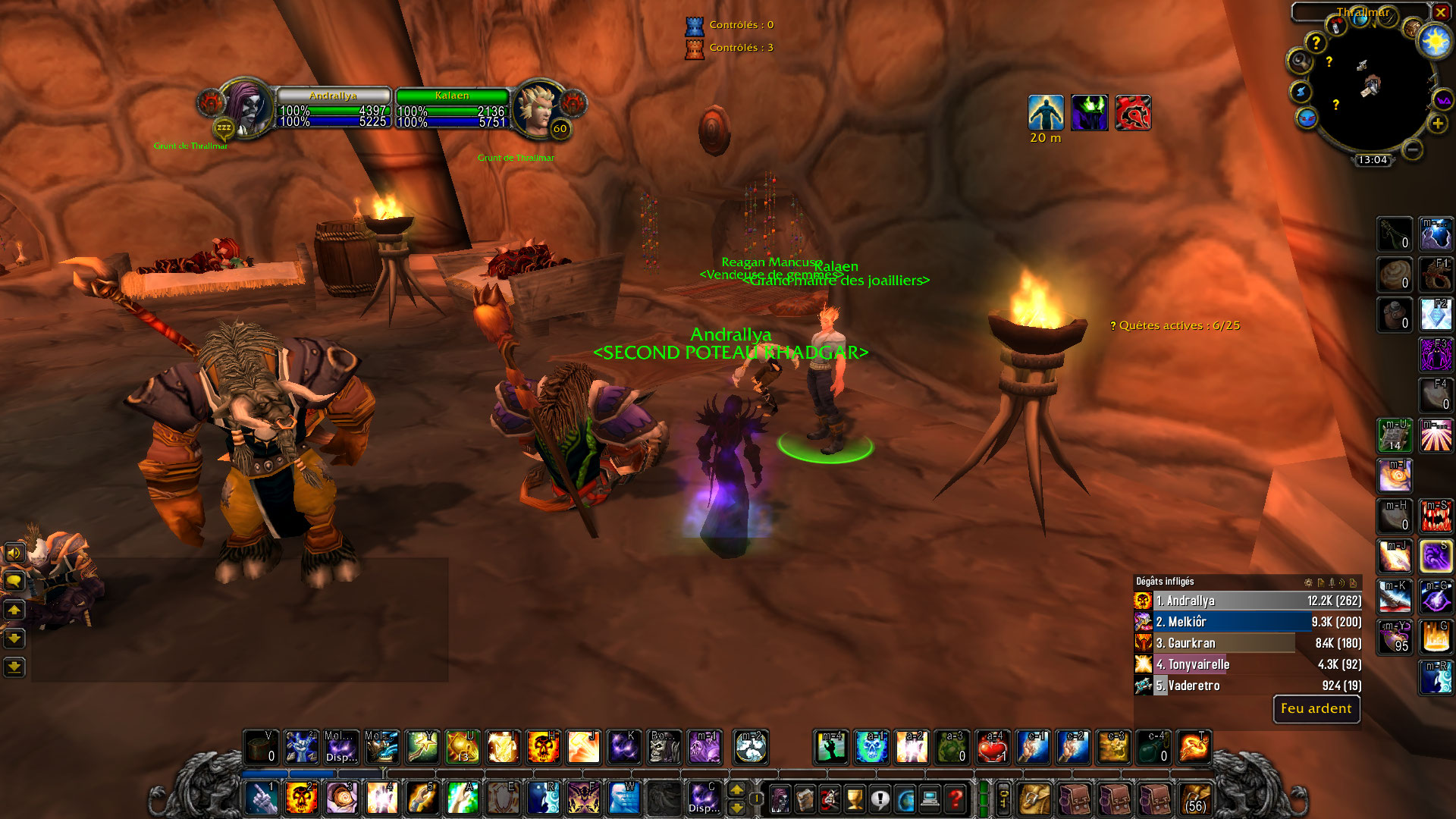Open the main menu computer icon
This screenshot has width=1456, height=819.
tap(930, 799)
